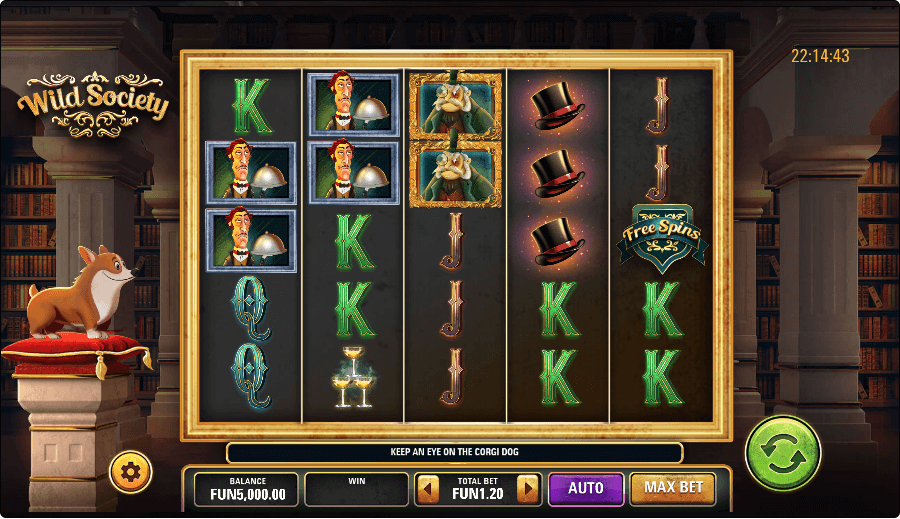
Task: Set the wager with MAX BET
Action: tap(672, 488)
